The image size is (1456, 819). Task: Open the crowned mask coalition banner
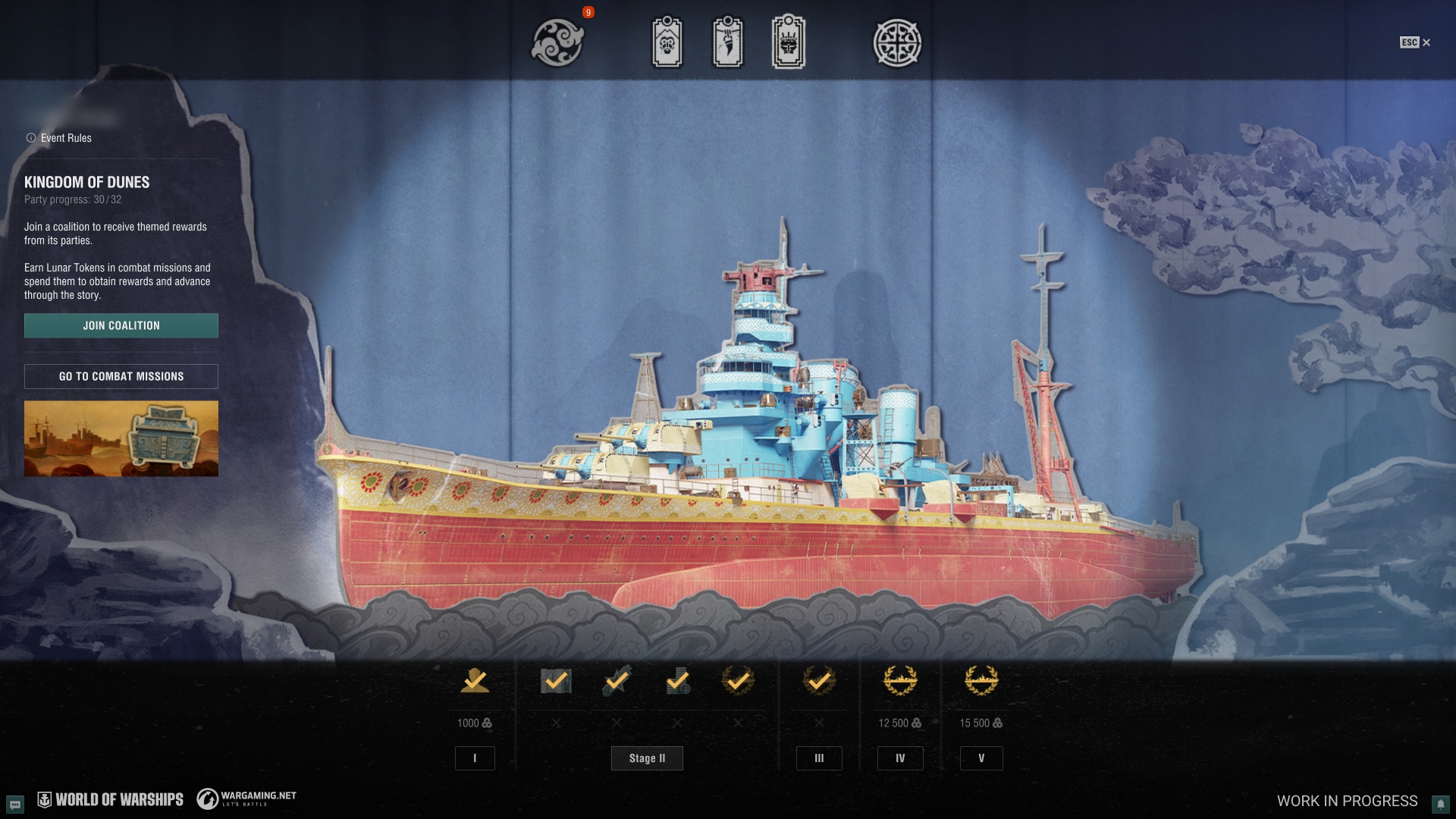[x=789, y=42]
